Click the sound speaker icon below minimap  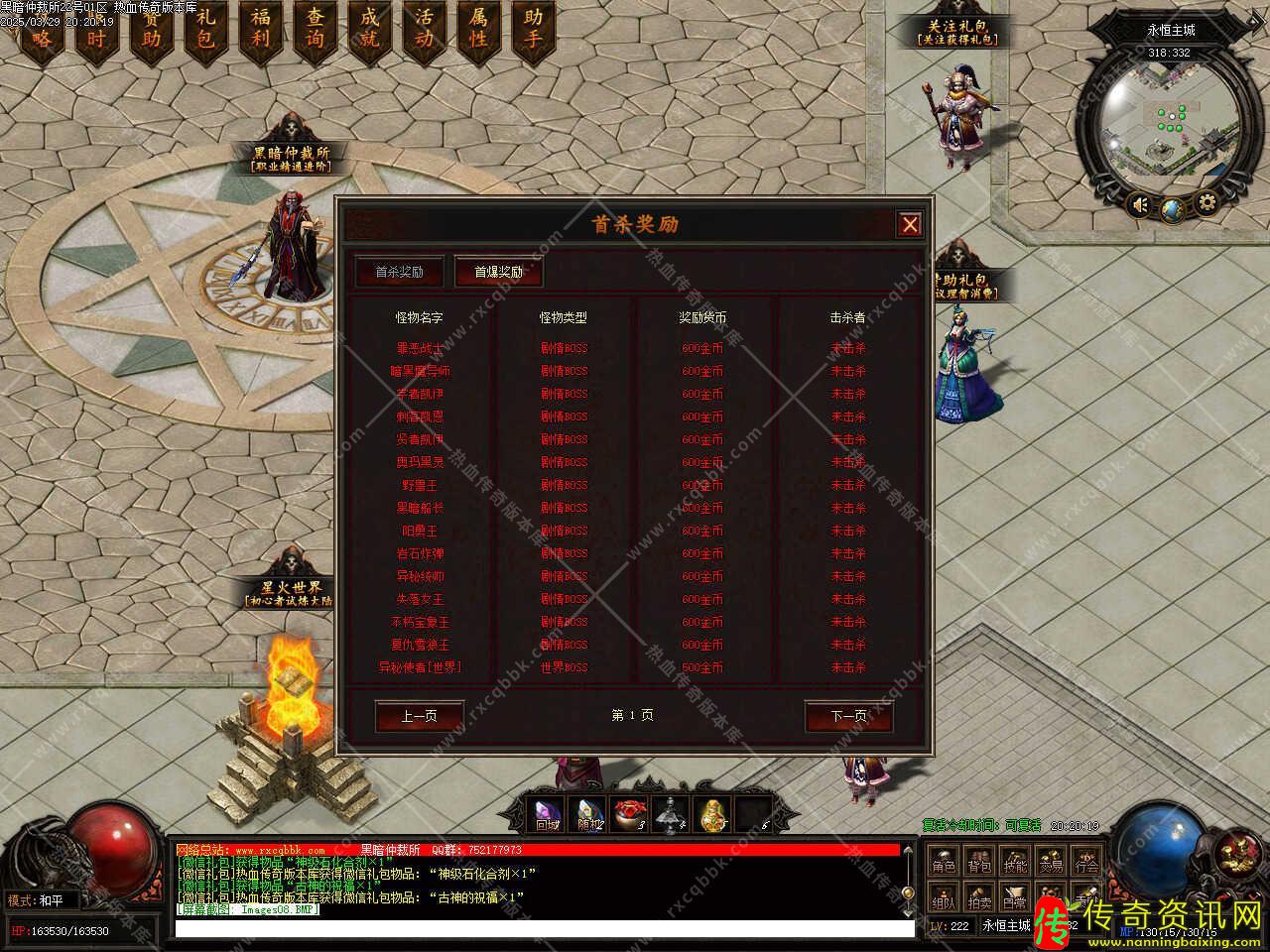(1141, 205)
